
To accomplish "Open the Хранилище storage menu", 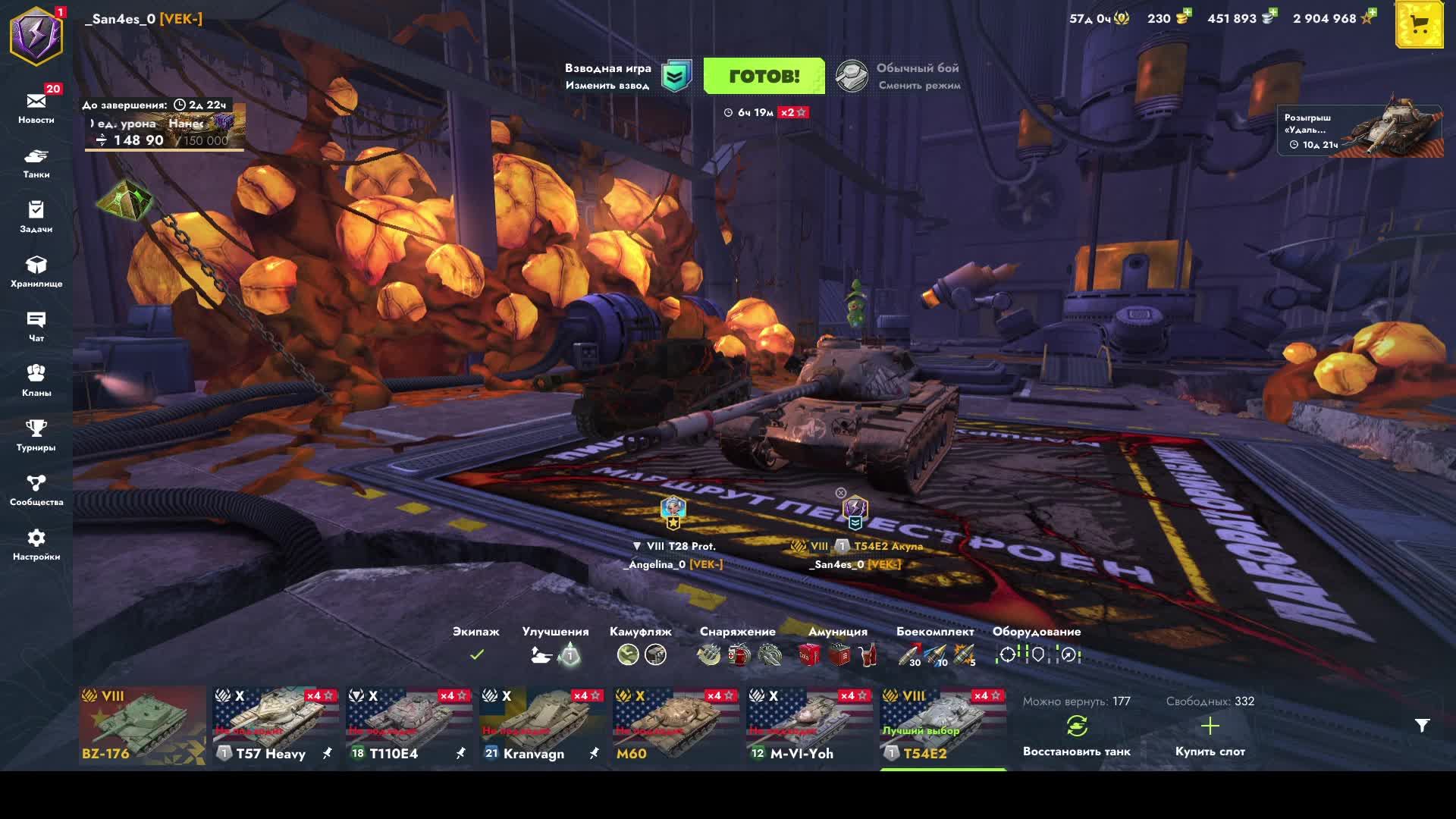I will [36, 271].
